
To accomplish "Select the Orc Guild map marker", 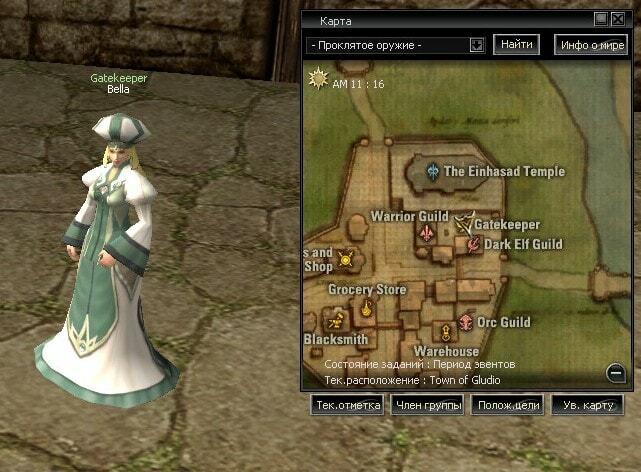I will [x=465, y=322].
